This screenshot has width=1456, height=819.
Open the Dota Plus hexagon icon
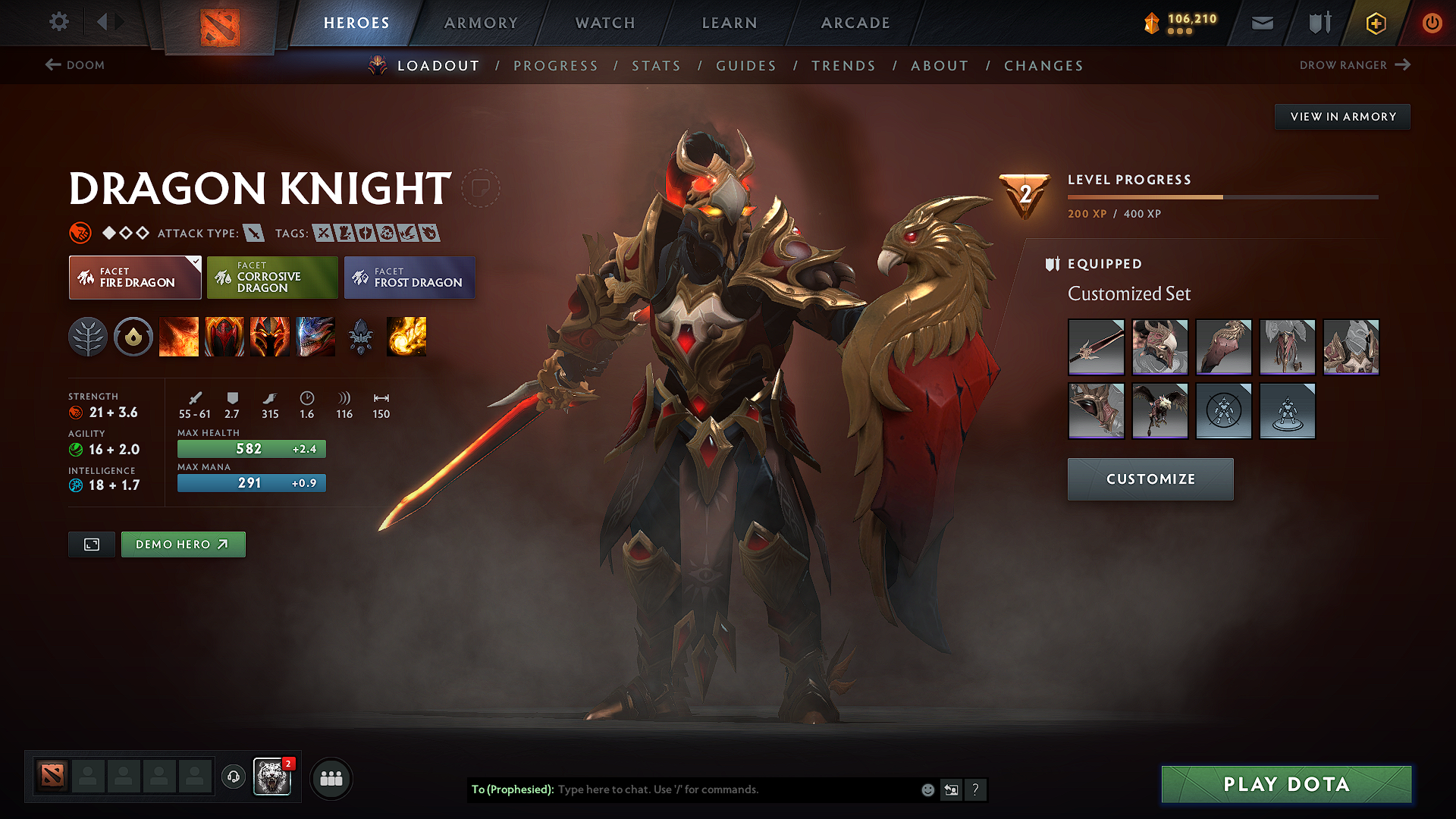tap(1375, 23)
